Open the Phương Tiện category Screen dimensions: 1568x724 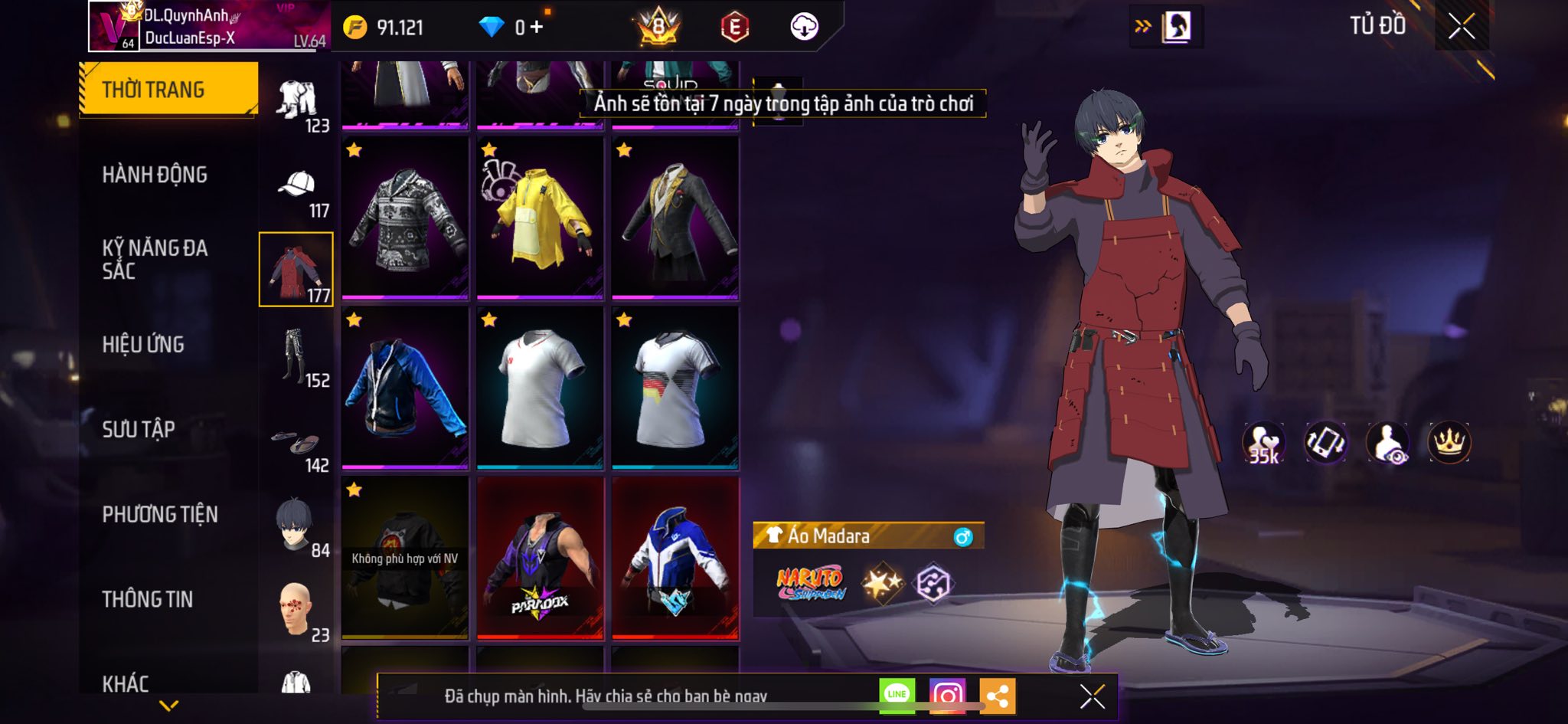coord(160,514)
